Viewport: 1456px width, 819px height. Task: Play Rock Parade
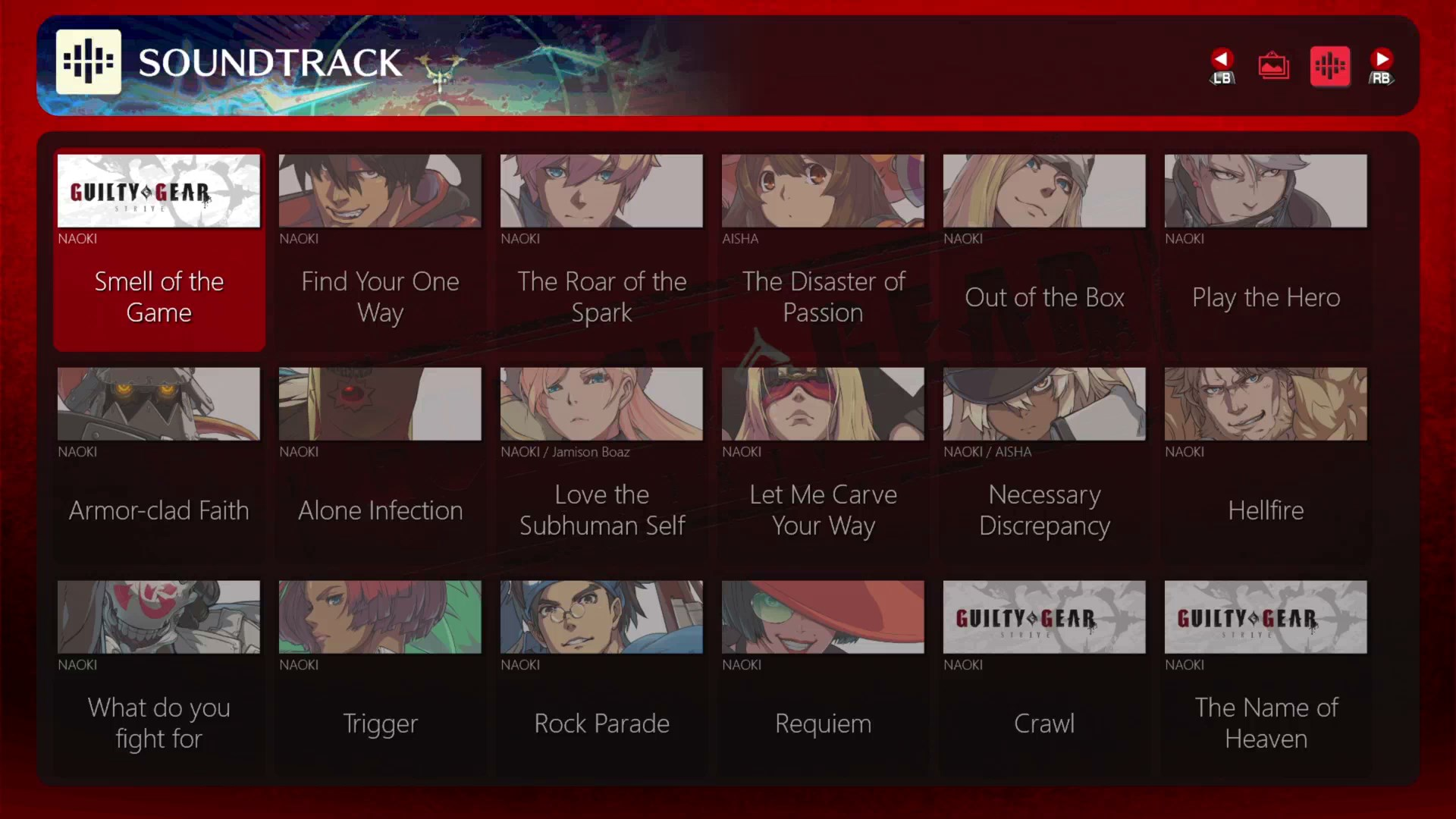601,676
